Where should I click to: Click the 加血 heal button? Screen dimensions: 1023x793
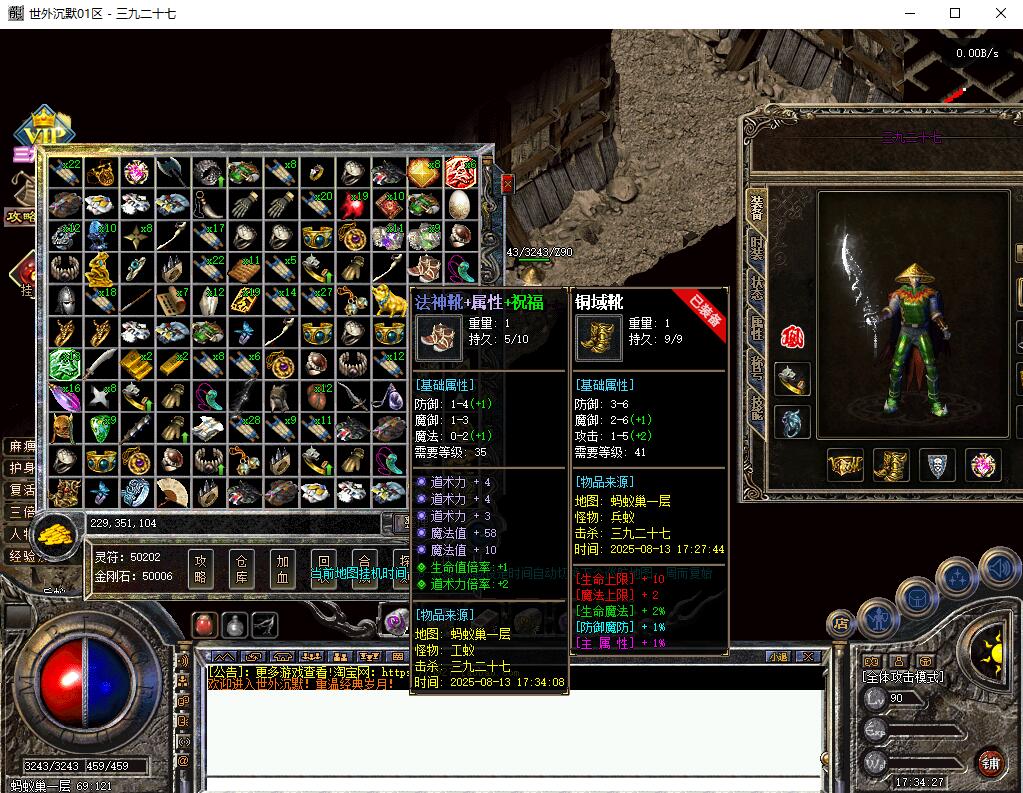click(283, 569)
